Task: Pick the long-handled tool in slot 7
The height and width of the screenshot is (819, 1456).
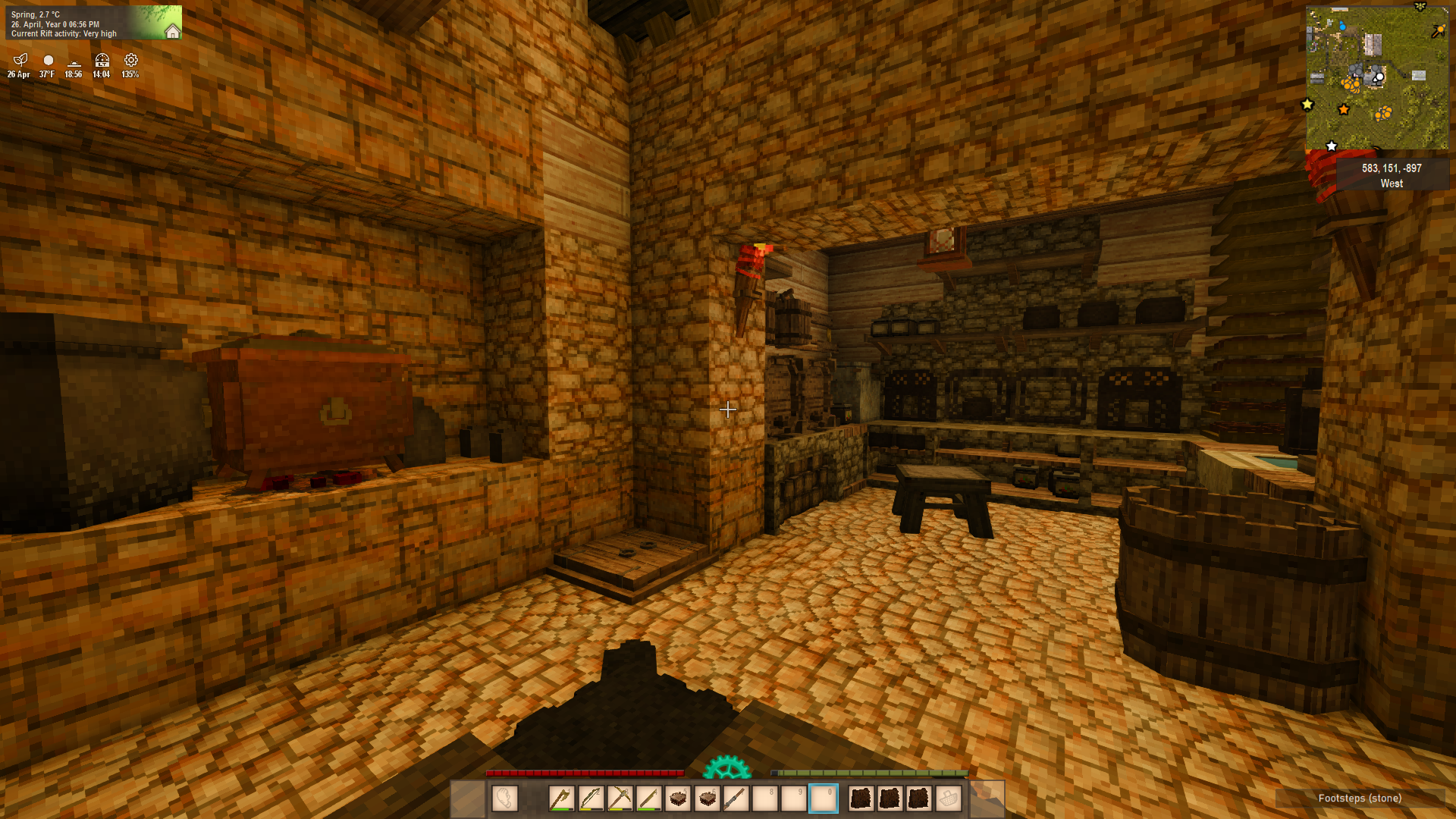Action: [x=736, y=798]
